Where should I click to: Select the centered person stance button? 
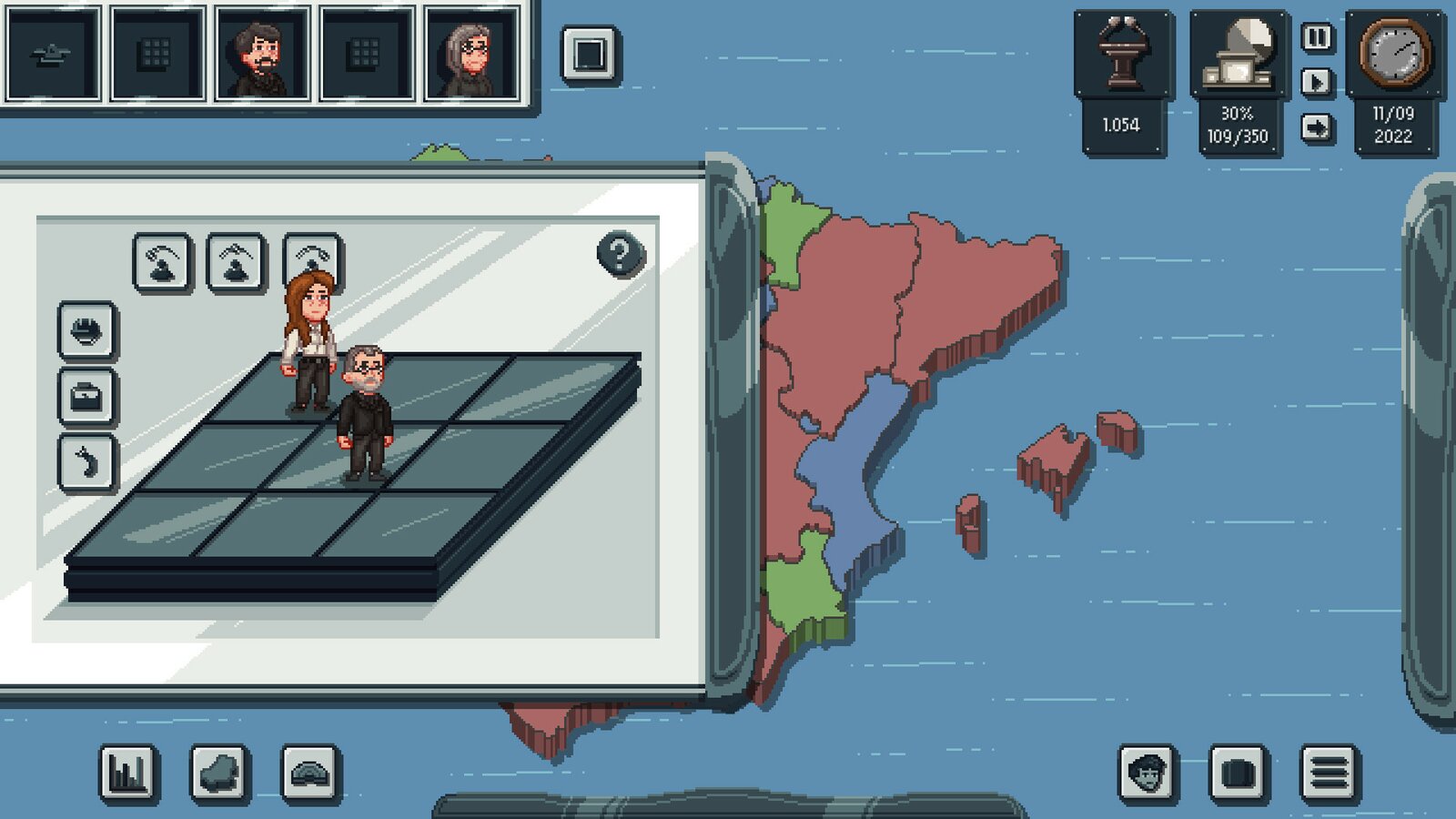point(237,262)
